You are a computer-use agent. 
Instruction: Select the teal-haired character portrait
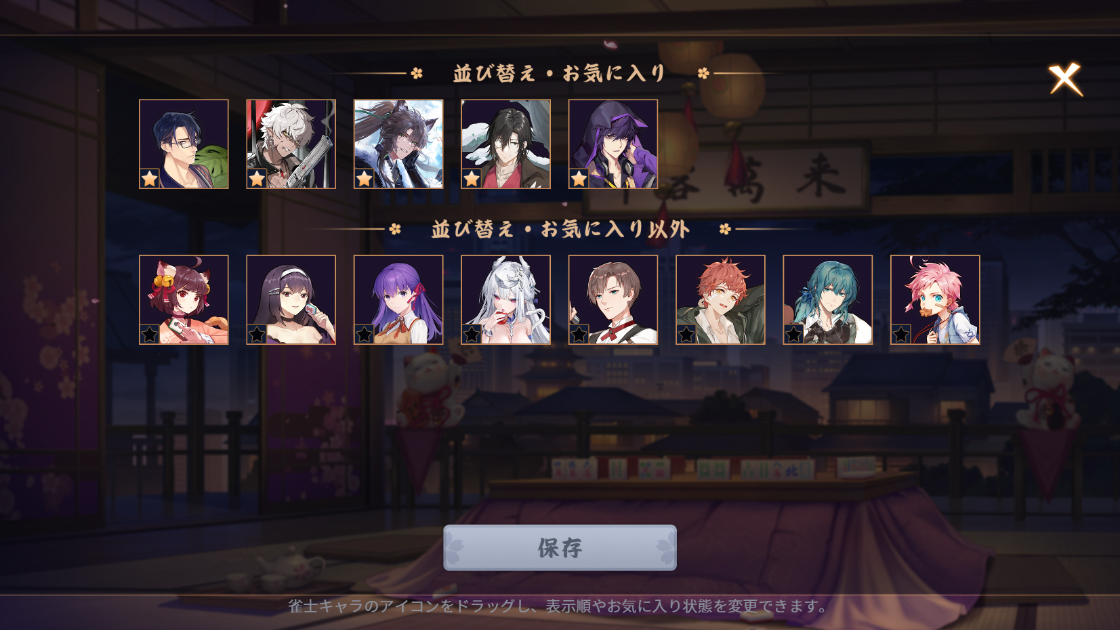[x=828, y=300]
